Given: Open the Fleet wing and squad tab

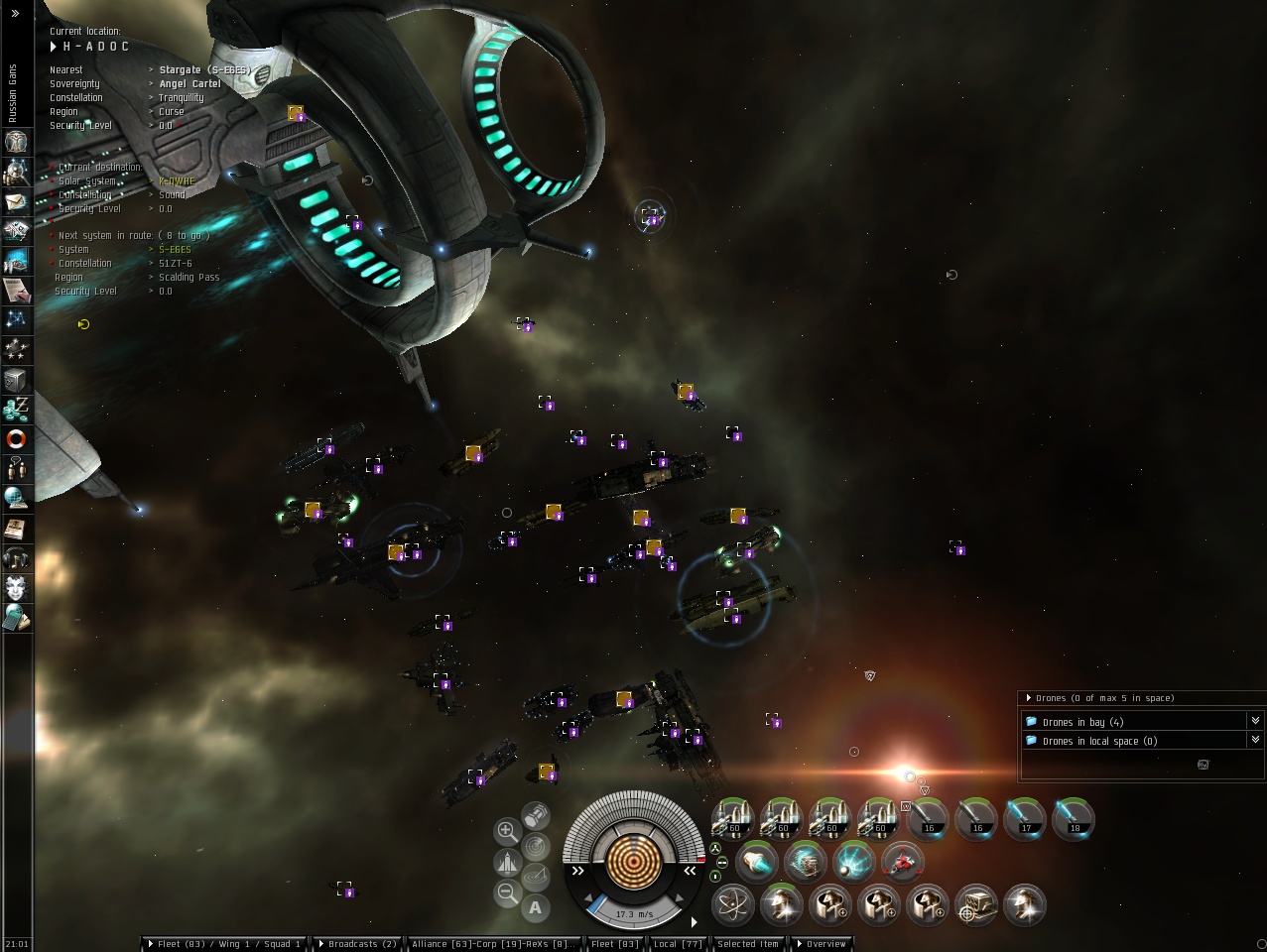Looking at the screenshot, I should point(224,944).
